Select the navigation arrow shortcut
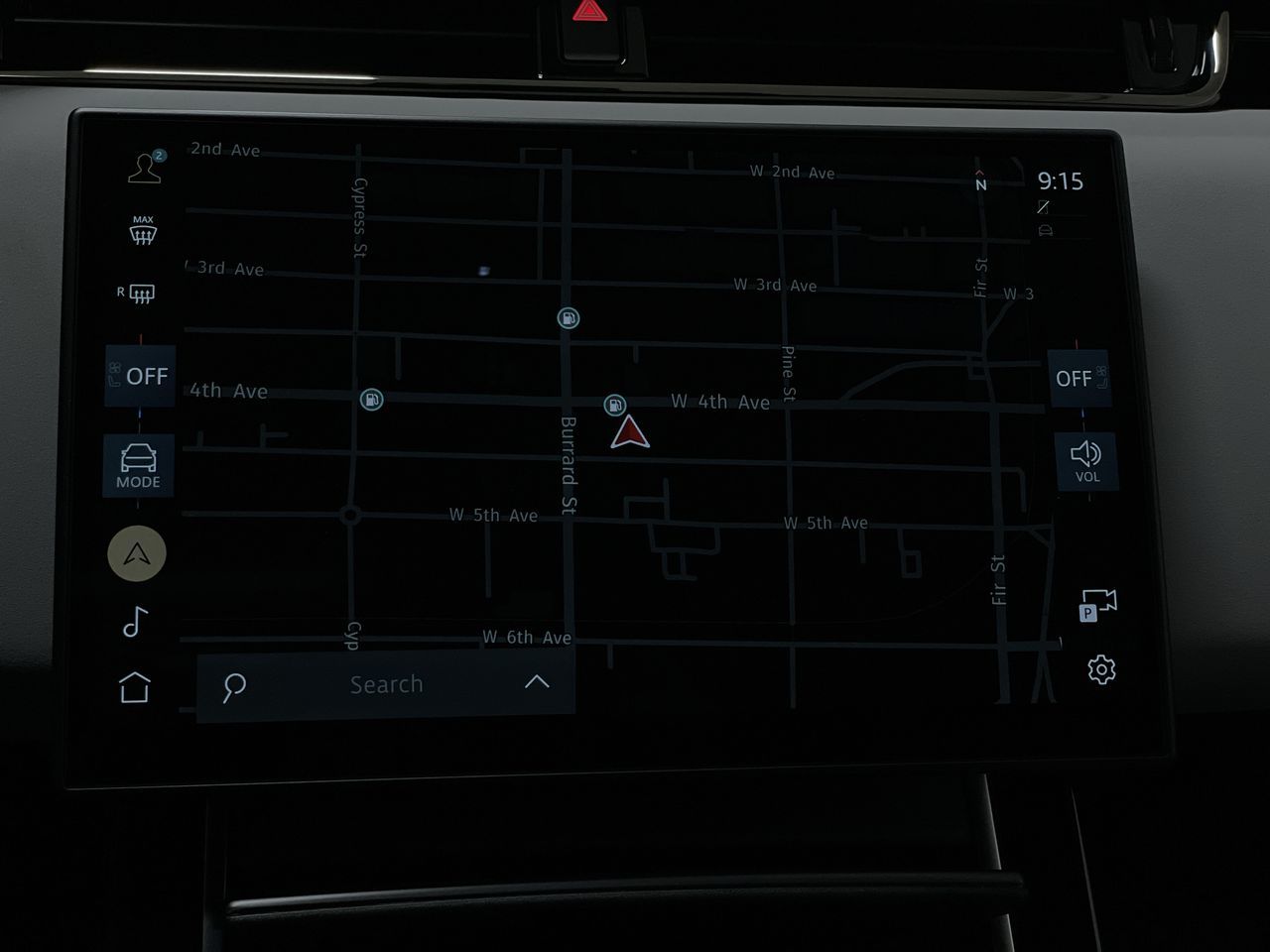 click(136, 553)
